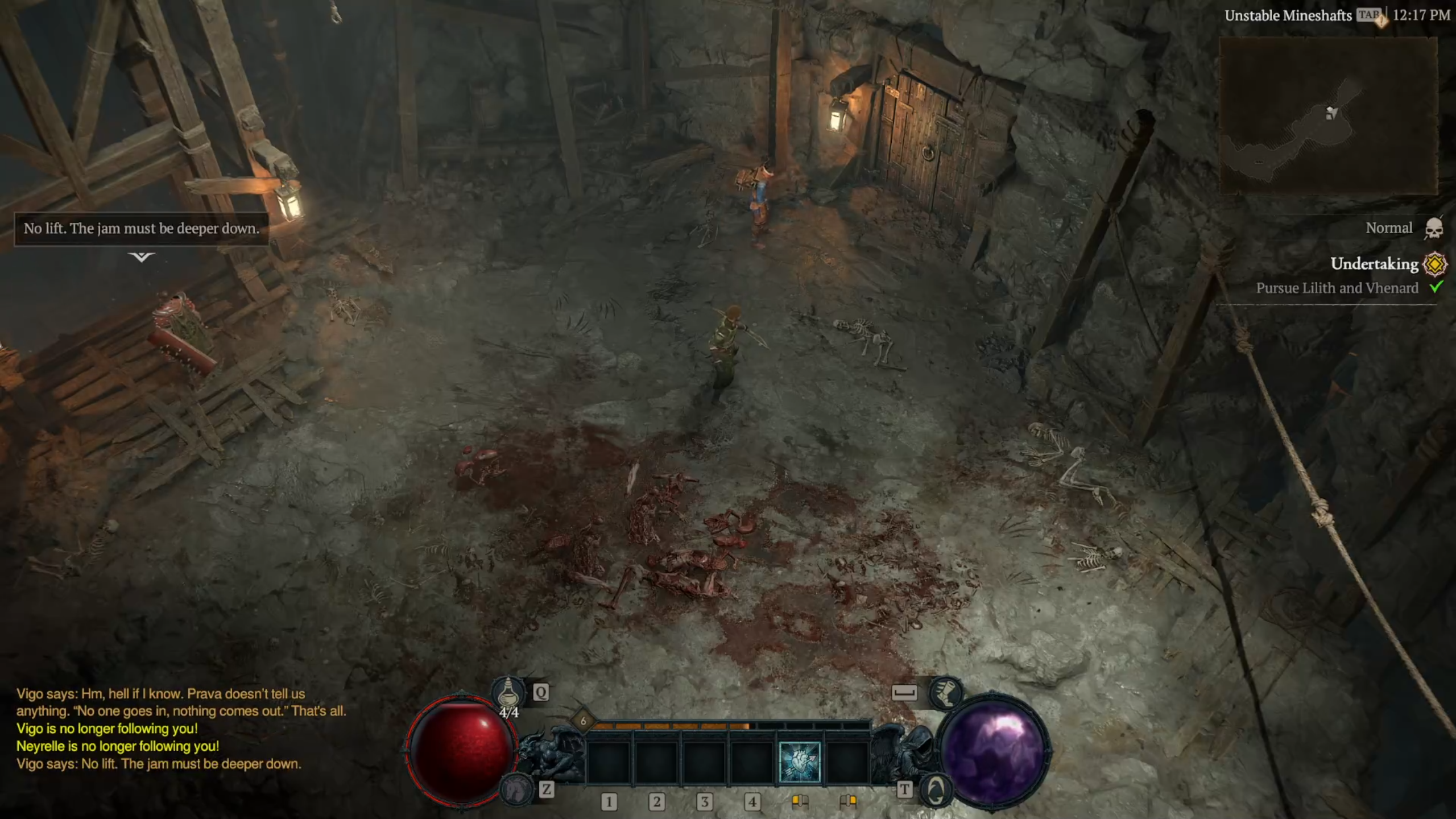Select the Undertaking quest tracker entry

pos(1374,264)
